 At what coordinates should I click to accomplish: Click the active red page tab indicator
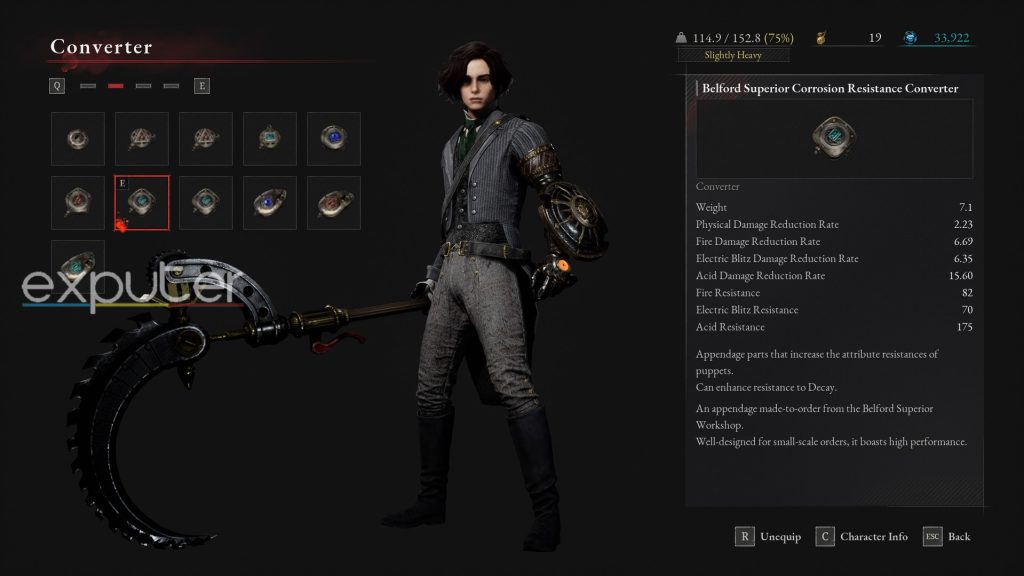coord(116,86)
